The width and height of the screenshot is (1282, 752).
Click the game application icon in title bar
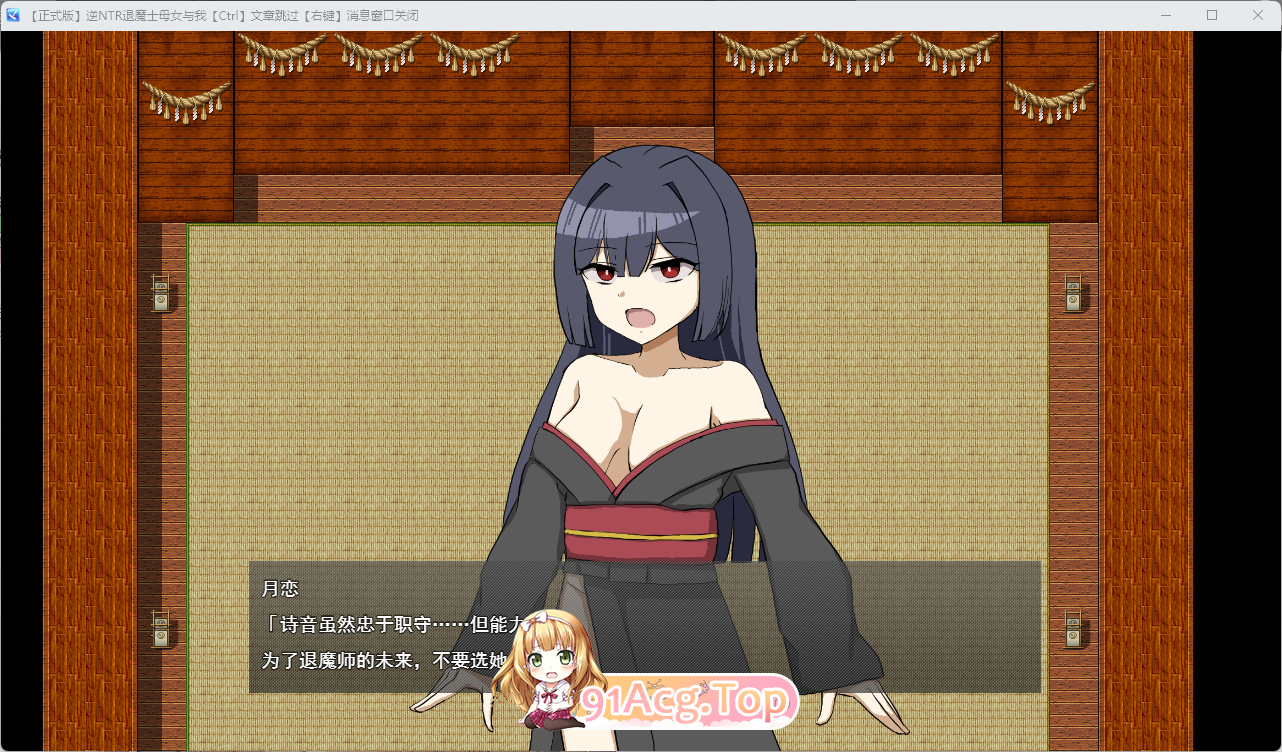point(13,14)
